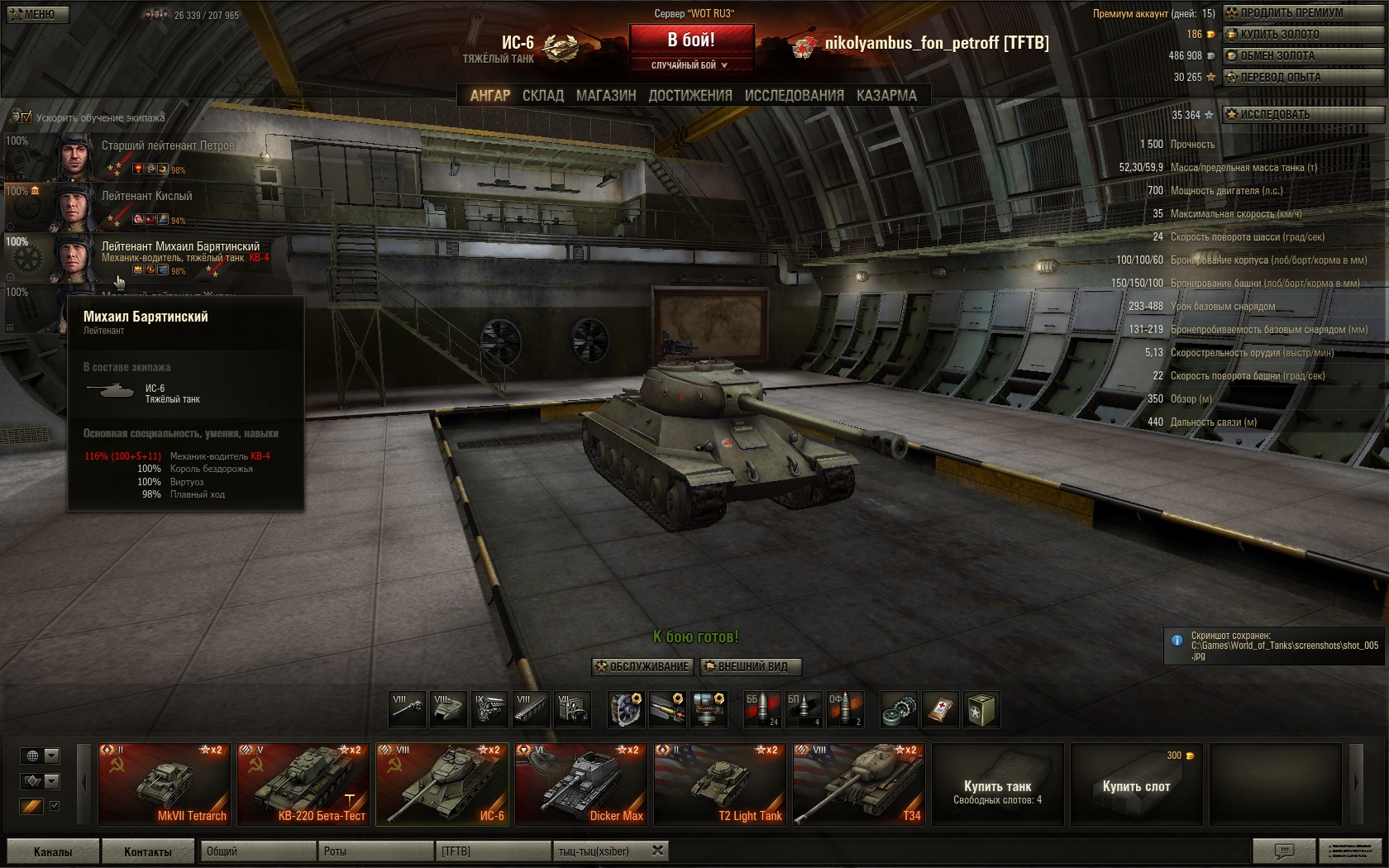Click the Купить слот tile
This screenshot has width=1389, height=868.
[x=1136, y=785]
